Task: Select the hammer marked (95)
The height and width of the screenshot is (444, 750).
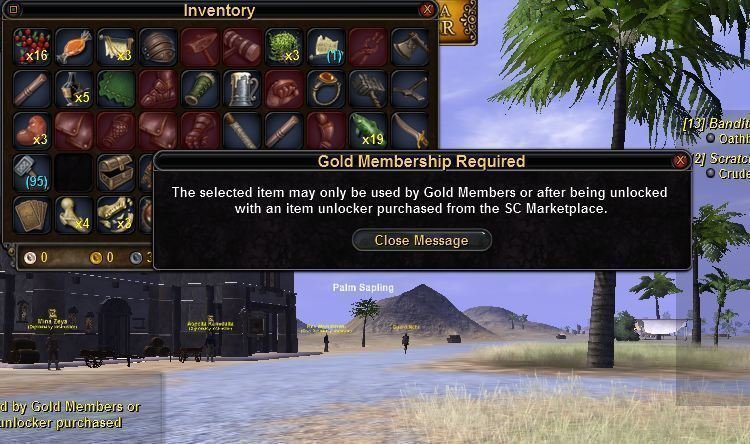Action: 31,172
